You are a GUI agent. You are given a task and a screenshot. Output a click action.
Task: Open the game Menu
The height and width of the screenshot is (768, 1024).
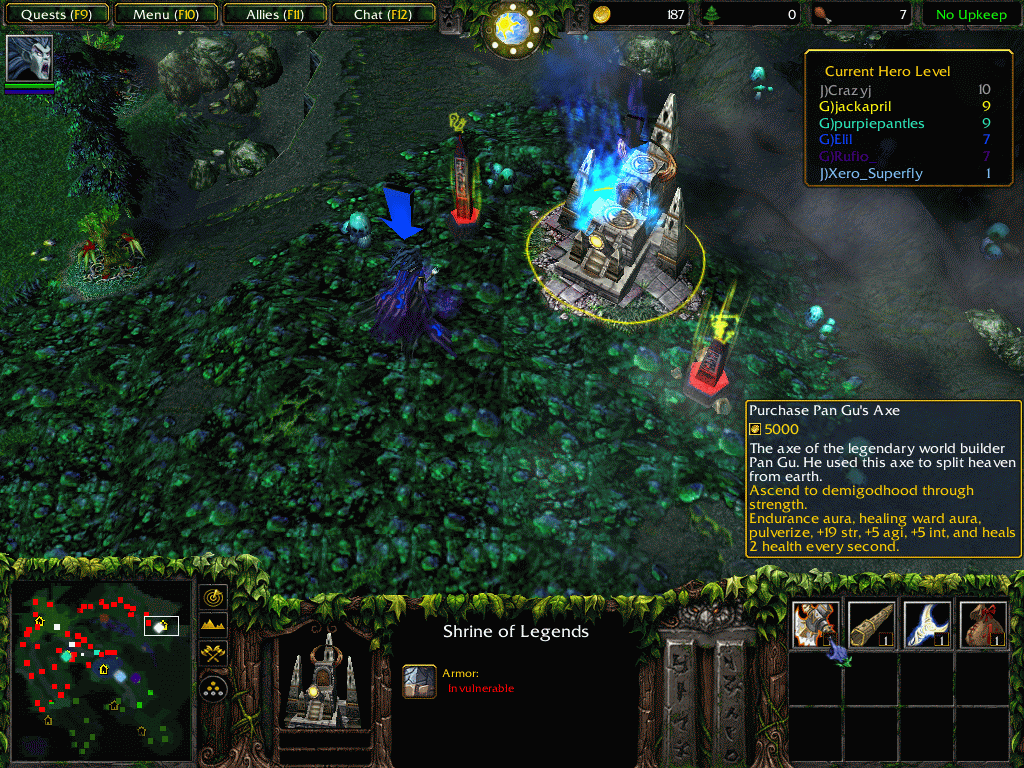[165, 15]
